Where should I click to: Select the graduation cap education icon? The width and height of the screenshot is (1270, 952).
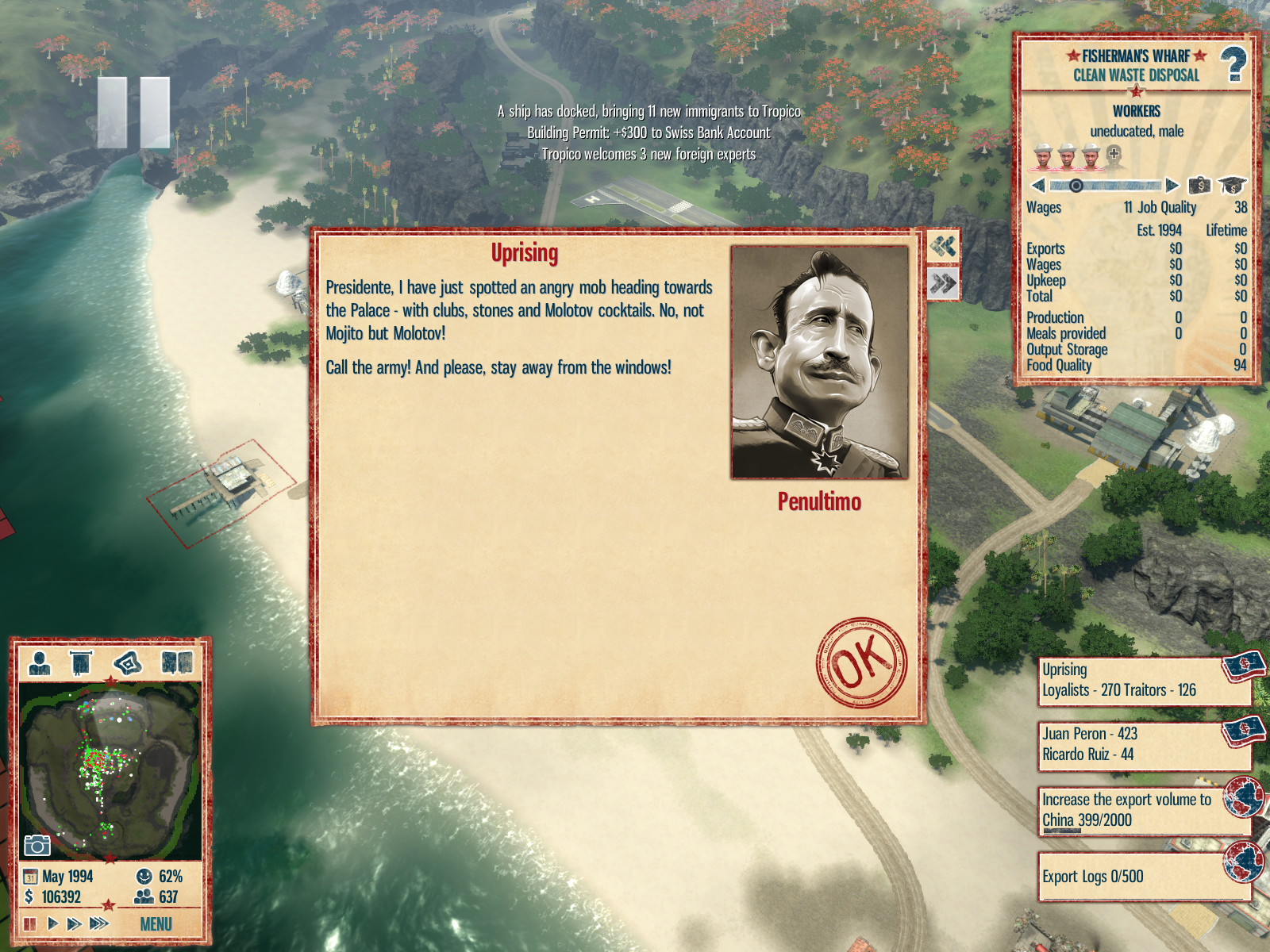click(x=1231, y=186)
